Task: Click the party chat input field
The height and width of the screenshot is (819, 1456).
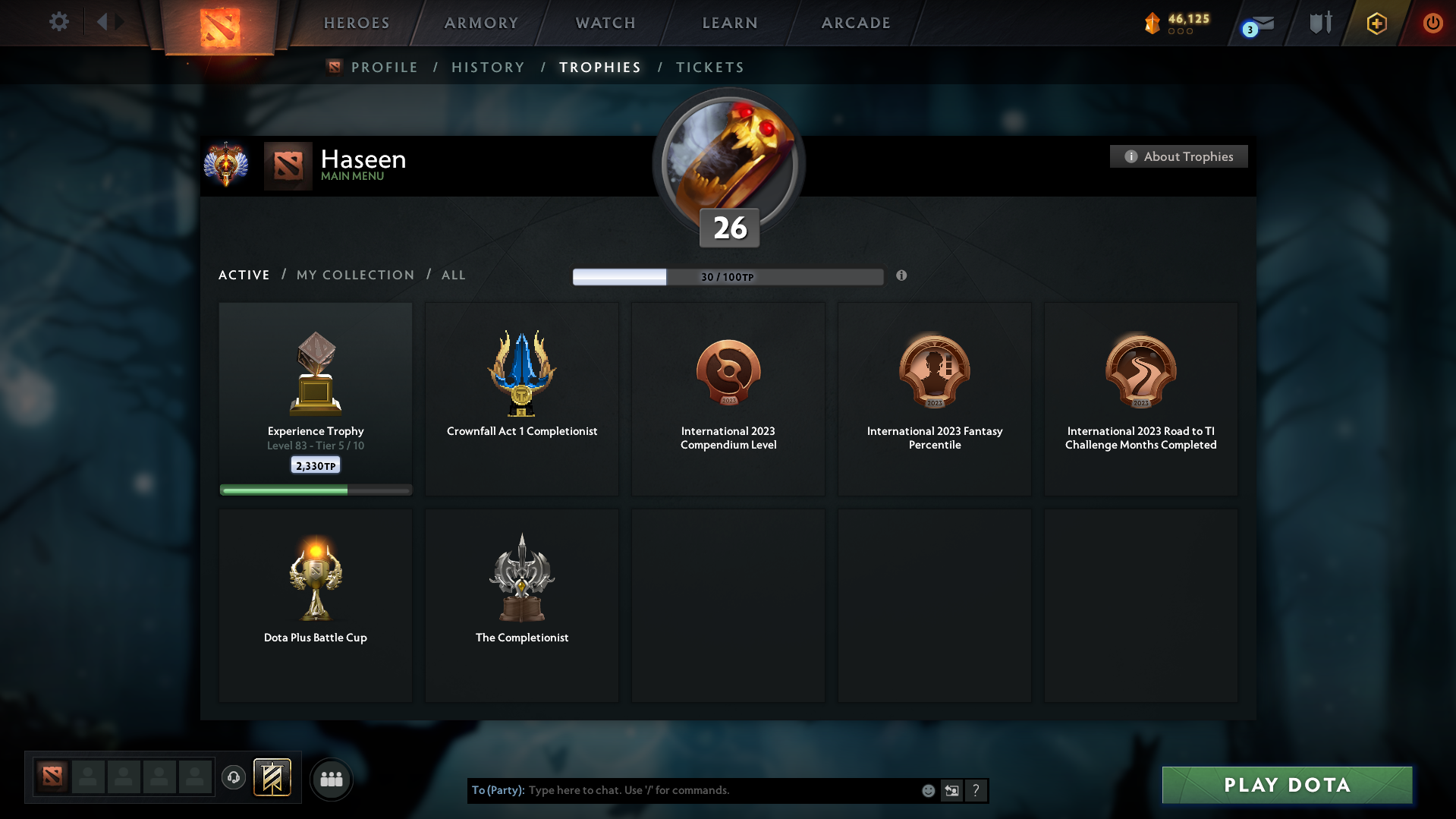Action: tap(683, 790)
